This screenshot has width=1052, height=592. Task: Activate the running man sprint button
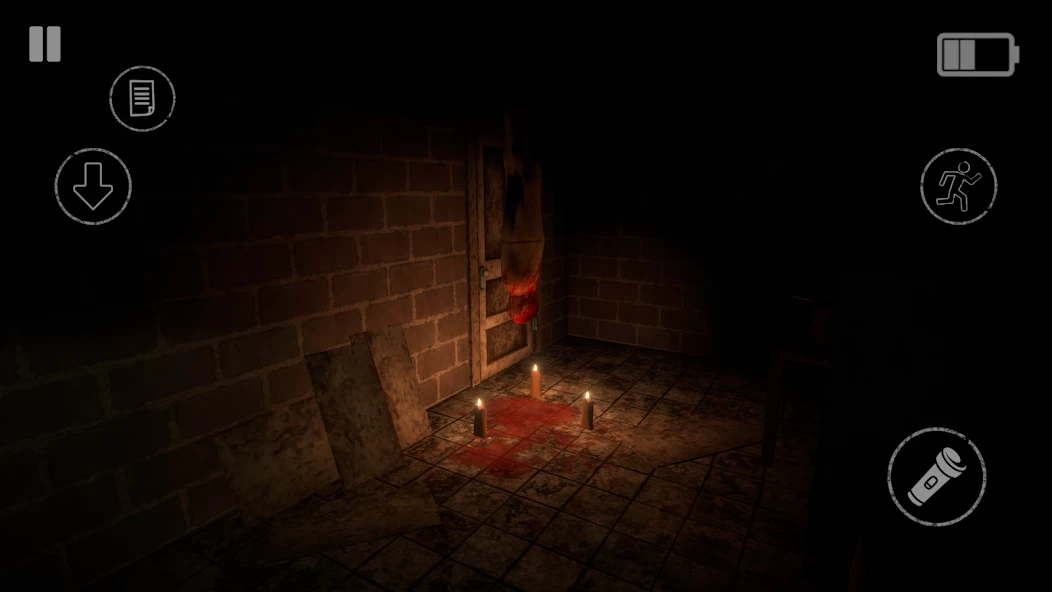(958, 186)
